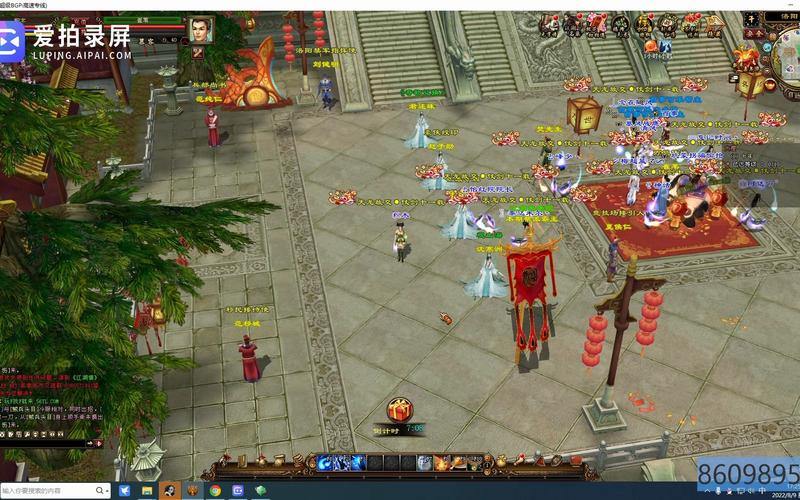Open the countdown gift box reward
Viewport: 800px width, 500px height.
point(399,410)
